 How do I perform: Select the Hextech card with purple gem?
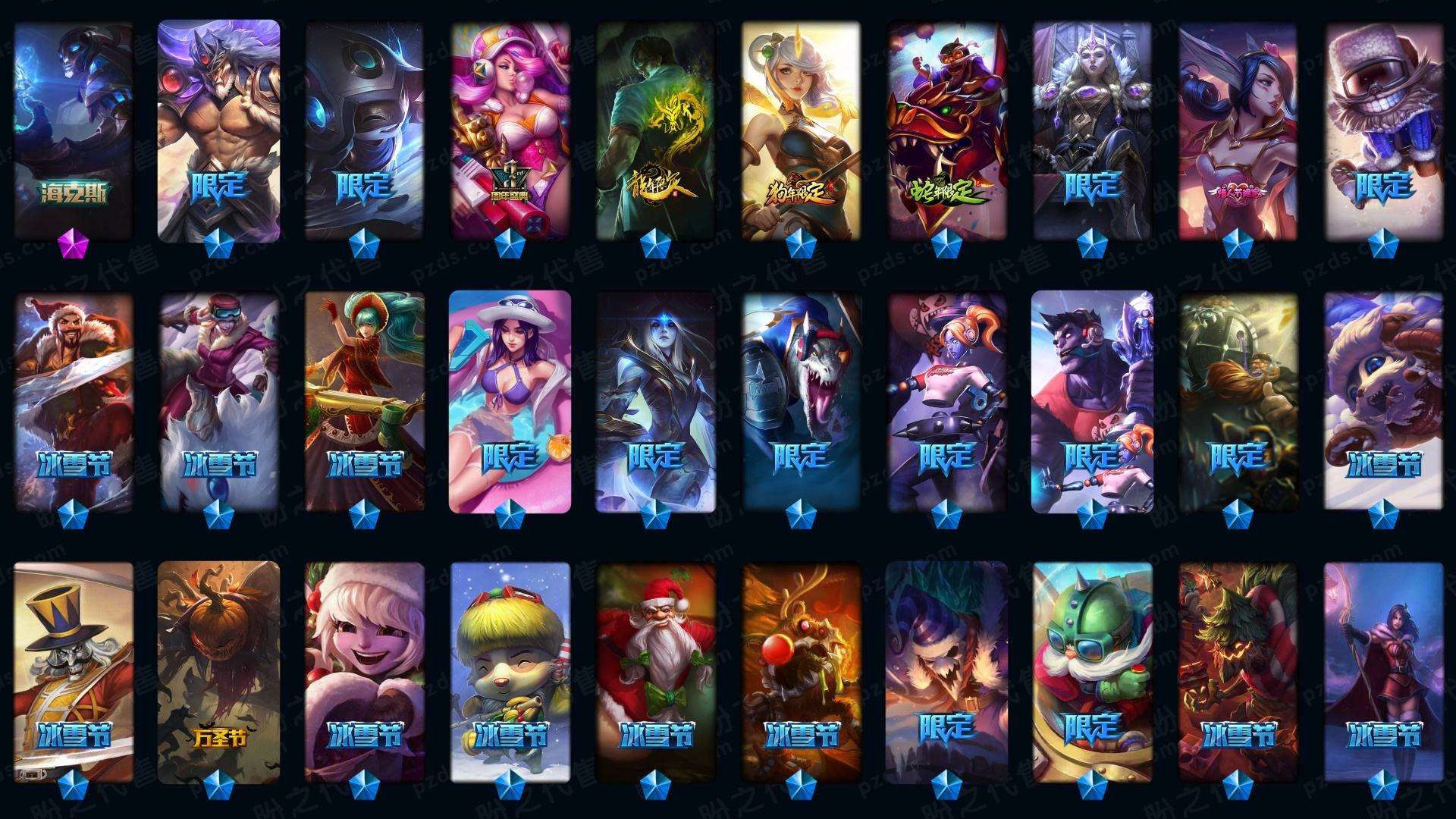coord(74,129)
